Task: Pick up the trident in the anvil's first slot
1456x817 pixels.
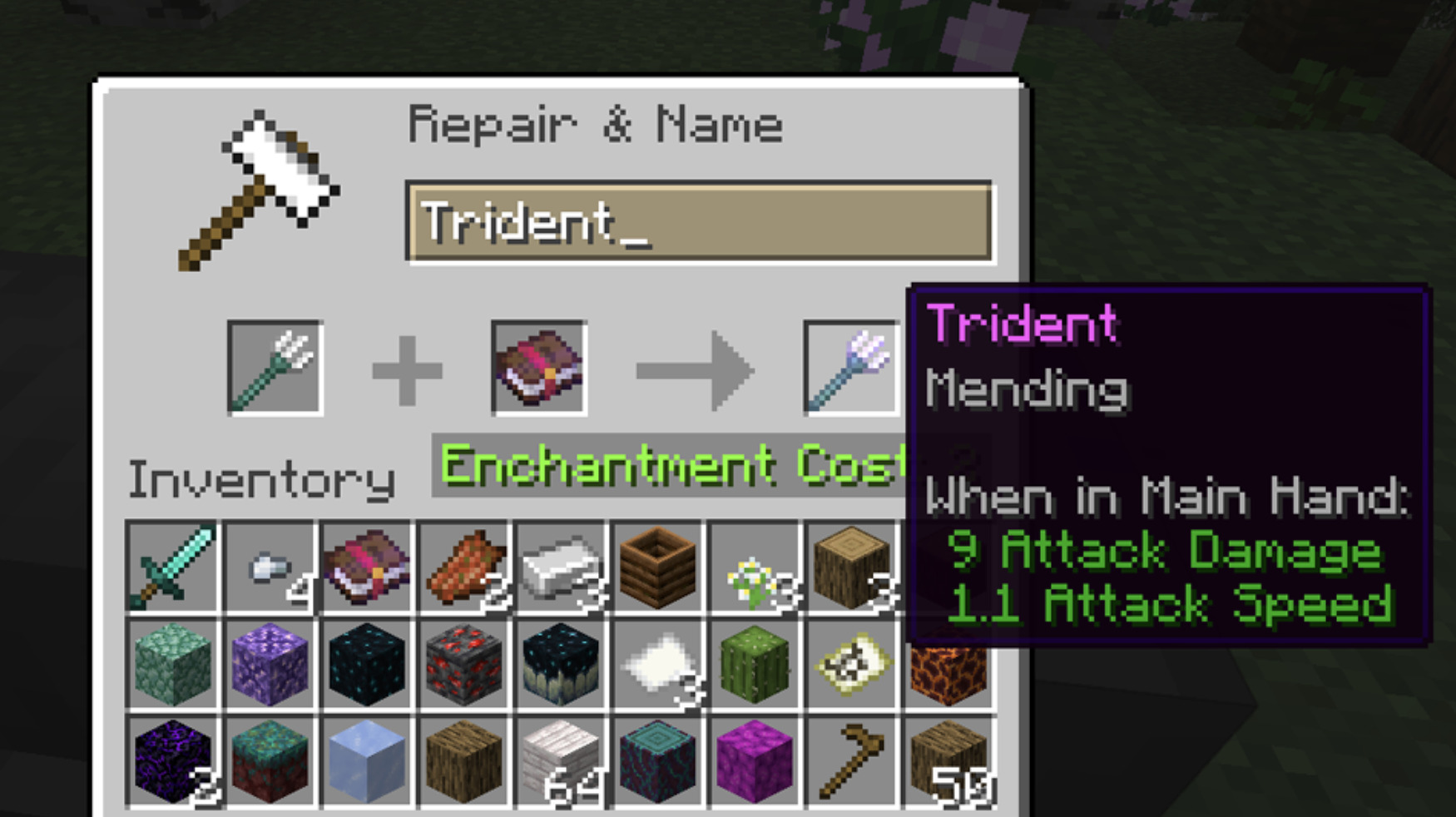Action: pyautogui.click(x=275, y=367)
